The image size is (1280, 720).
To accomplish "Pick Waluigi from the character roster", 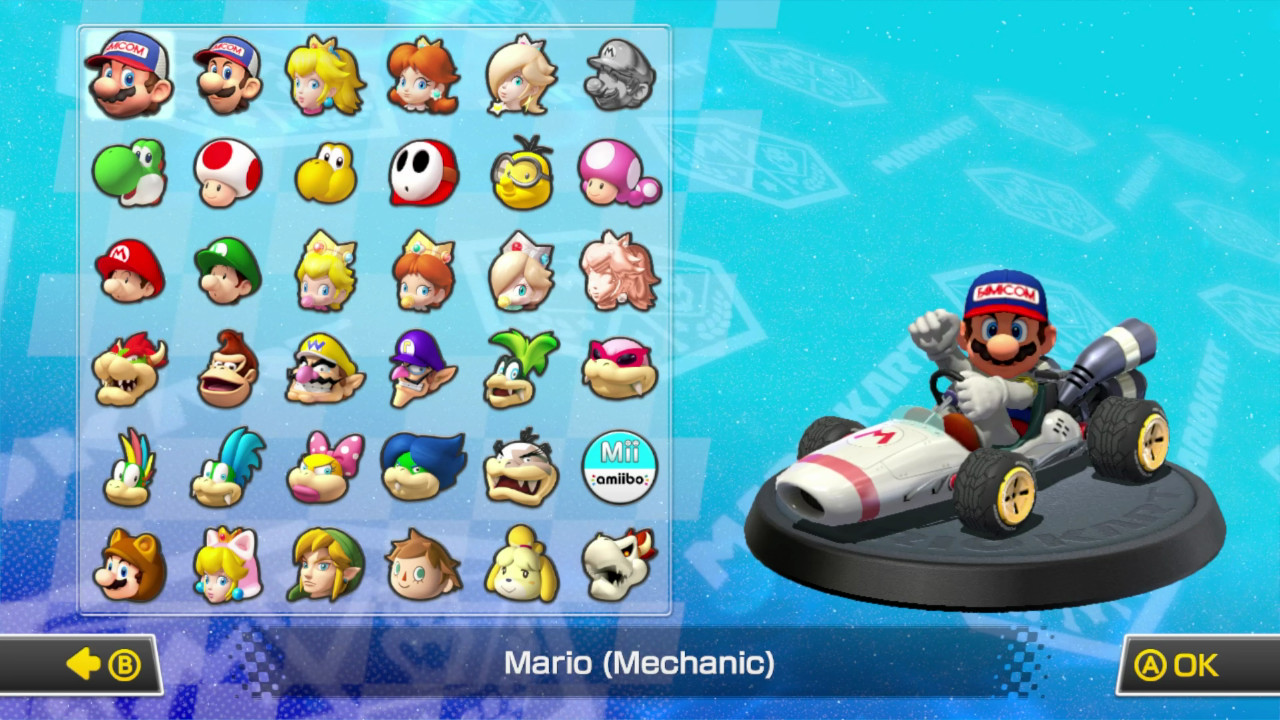I will [421, 368].
